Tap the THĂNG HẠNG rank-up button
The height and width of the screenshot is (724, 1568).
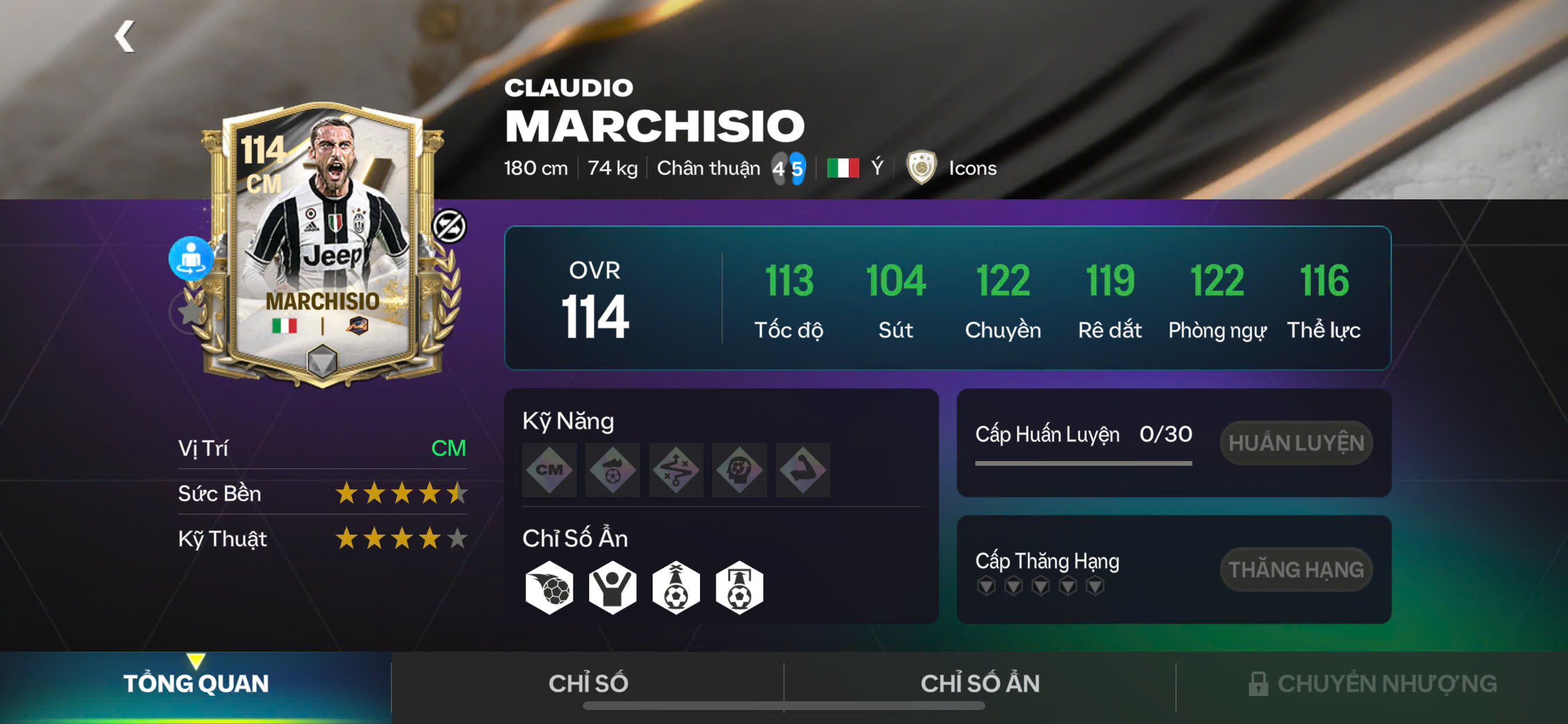click(1296, 570)
